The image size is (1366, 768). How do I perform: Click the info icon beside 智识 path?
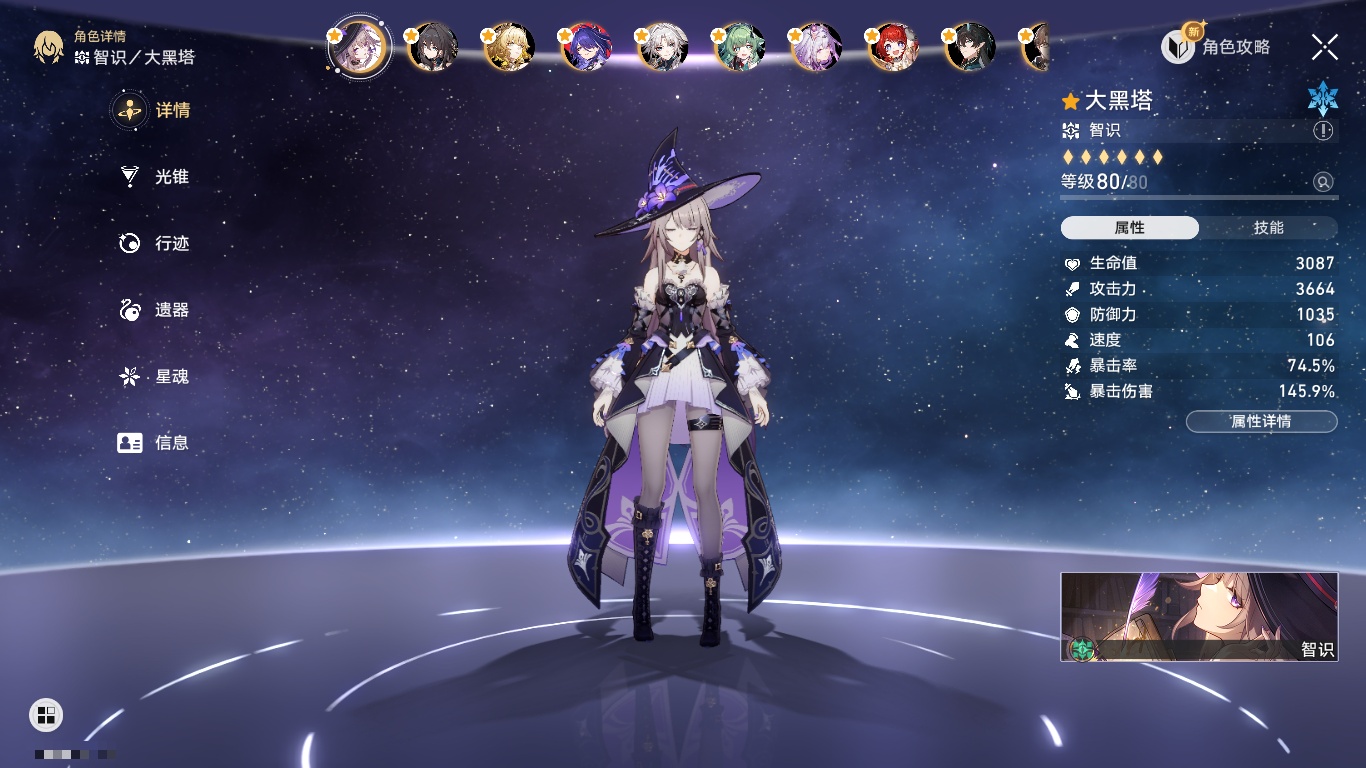tap(1323, 131)
